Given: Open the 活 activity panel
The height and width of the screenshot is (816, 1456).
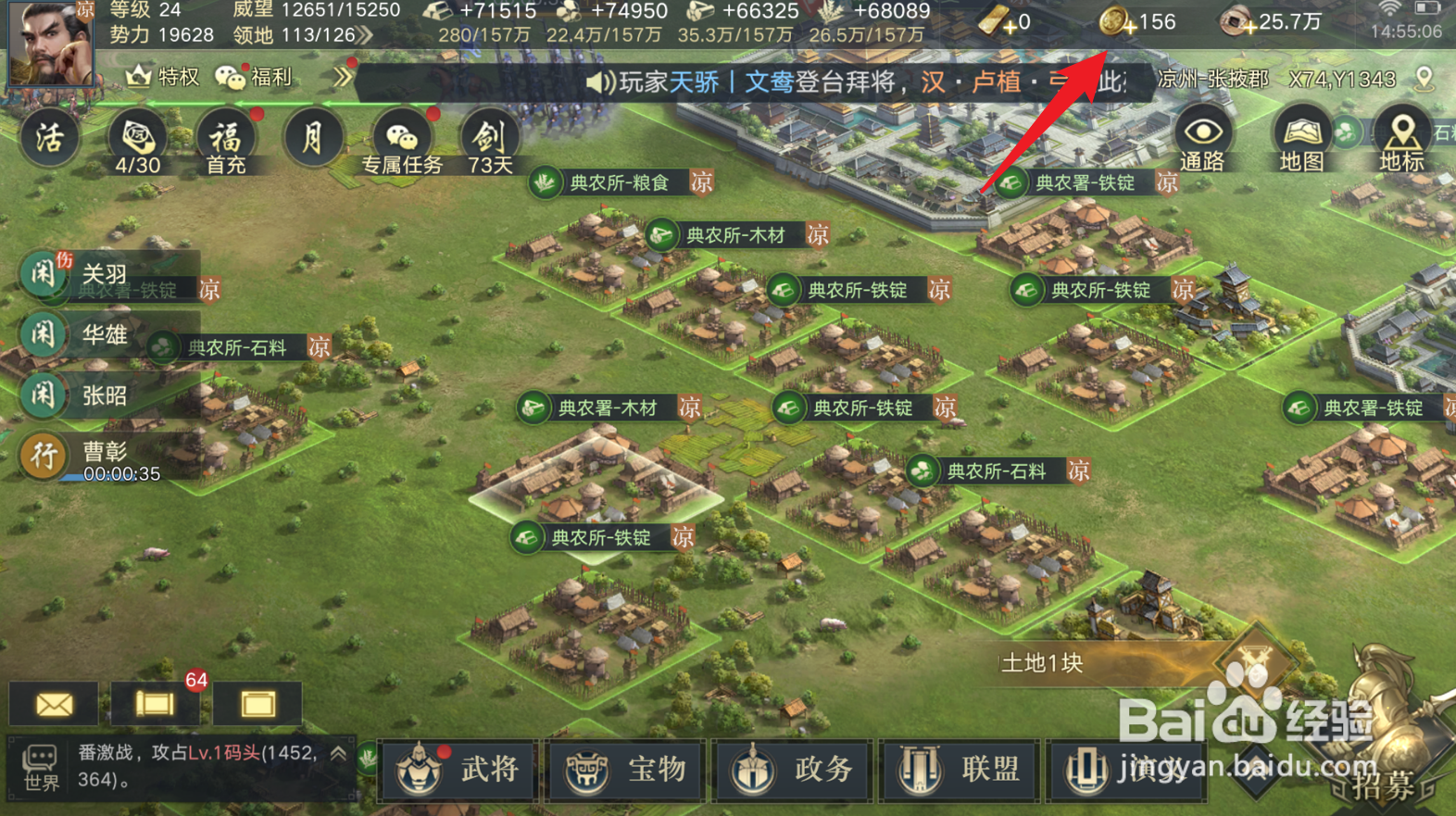Looking at the screenshot, I should 47,139.
